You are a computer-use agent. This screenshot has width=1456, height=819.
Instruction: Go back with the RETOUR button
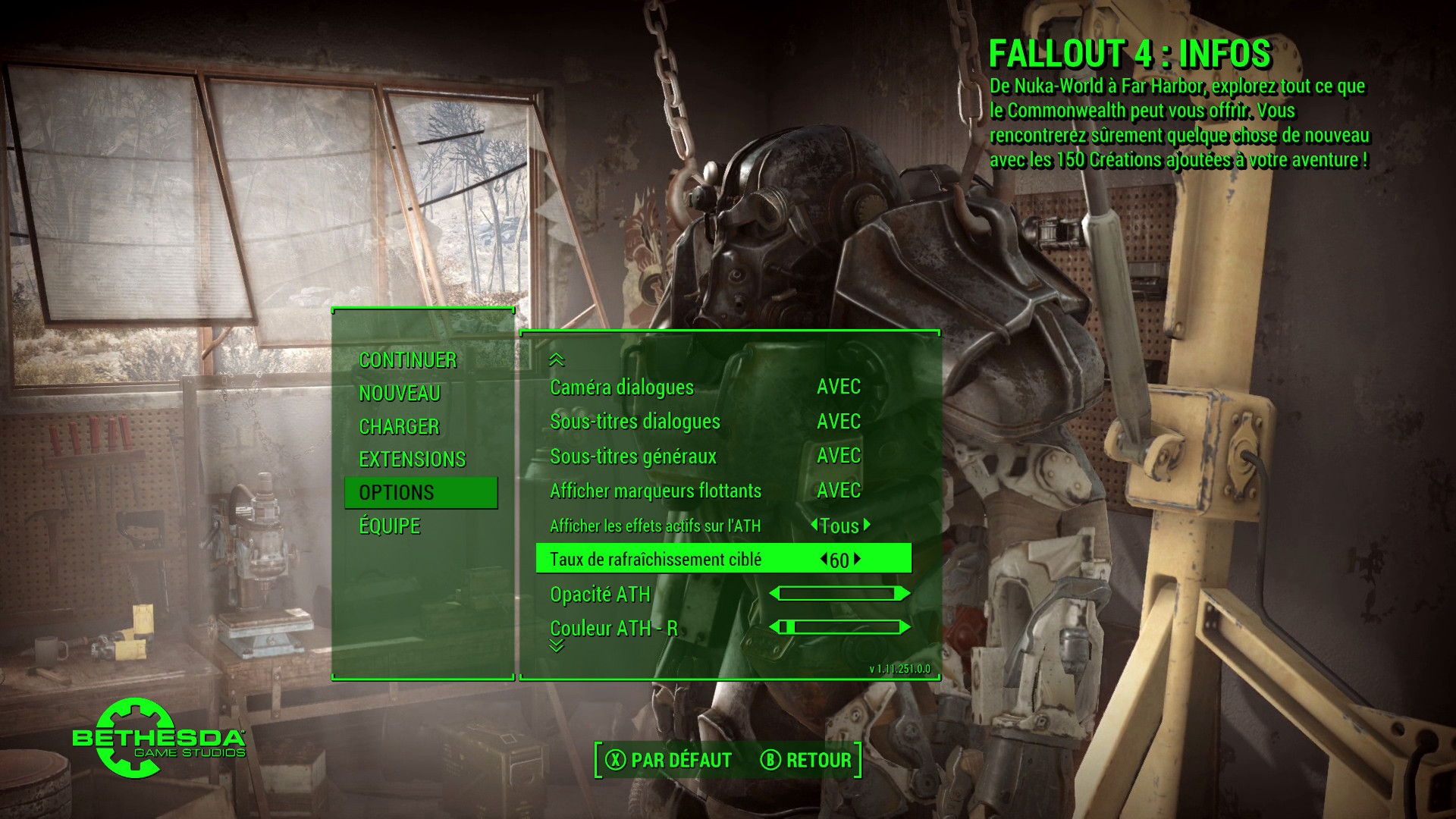point(806,760)
